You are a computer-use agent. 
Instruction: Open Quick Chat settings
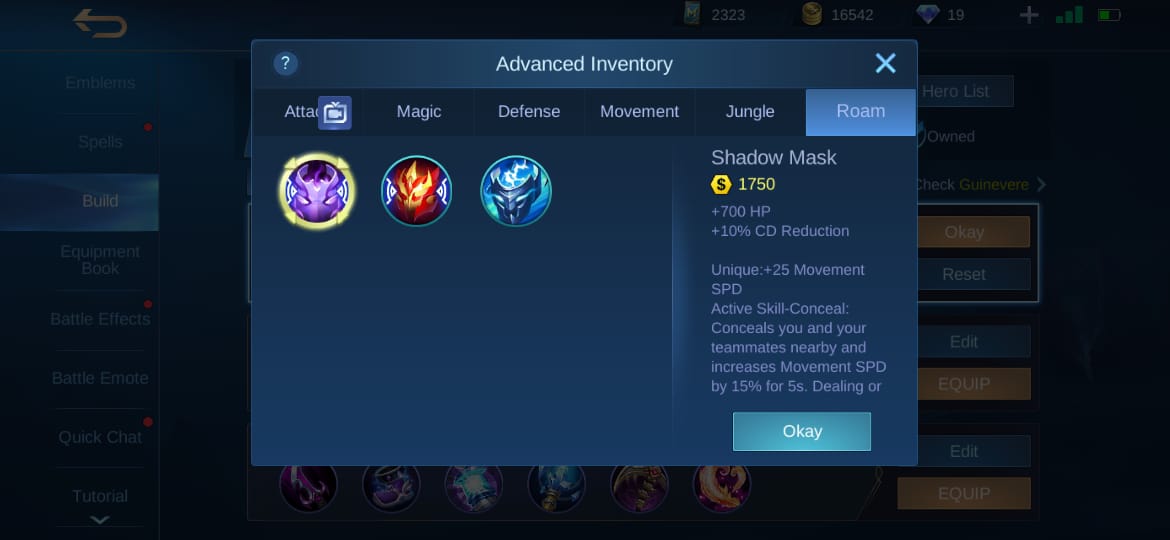100,437
